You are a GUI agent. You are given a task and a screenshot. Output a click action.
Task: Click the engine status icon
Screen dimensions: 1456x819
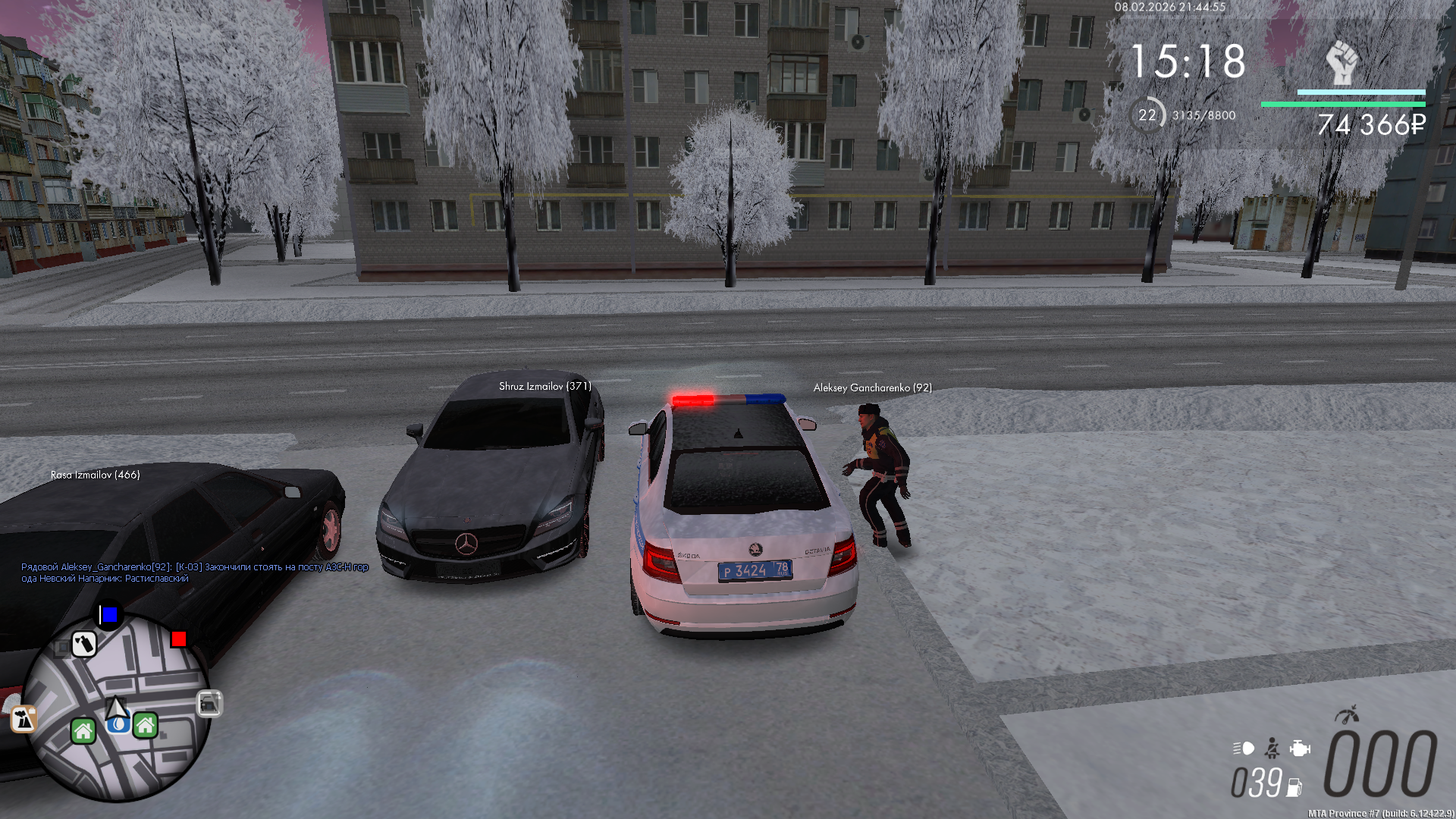1300,748
